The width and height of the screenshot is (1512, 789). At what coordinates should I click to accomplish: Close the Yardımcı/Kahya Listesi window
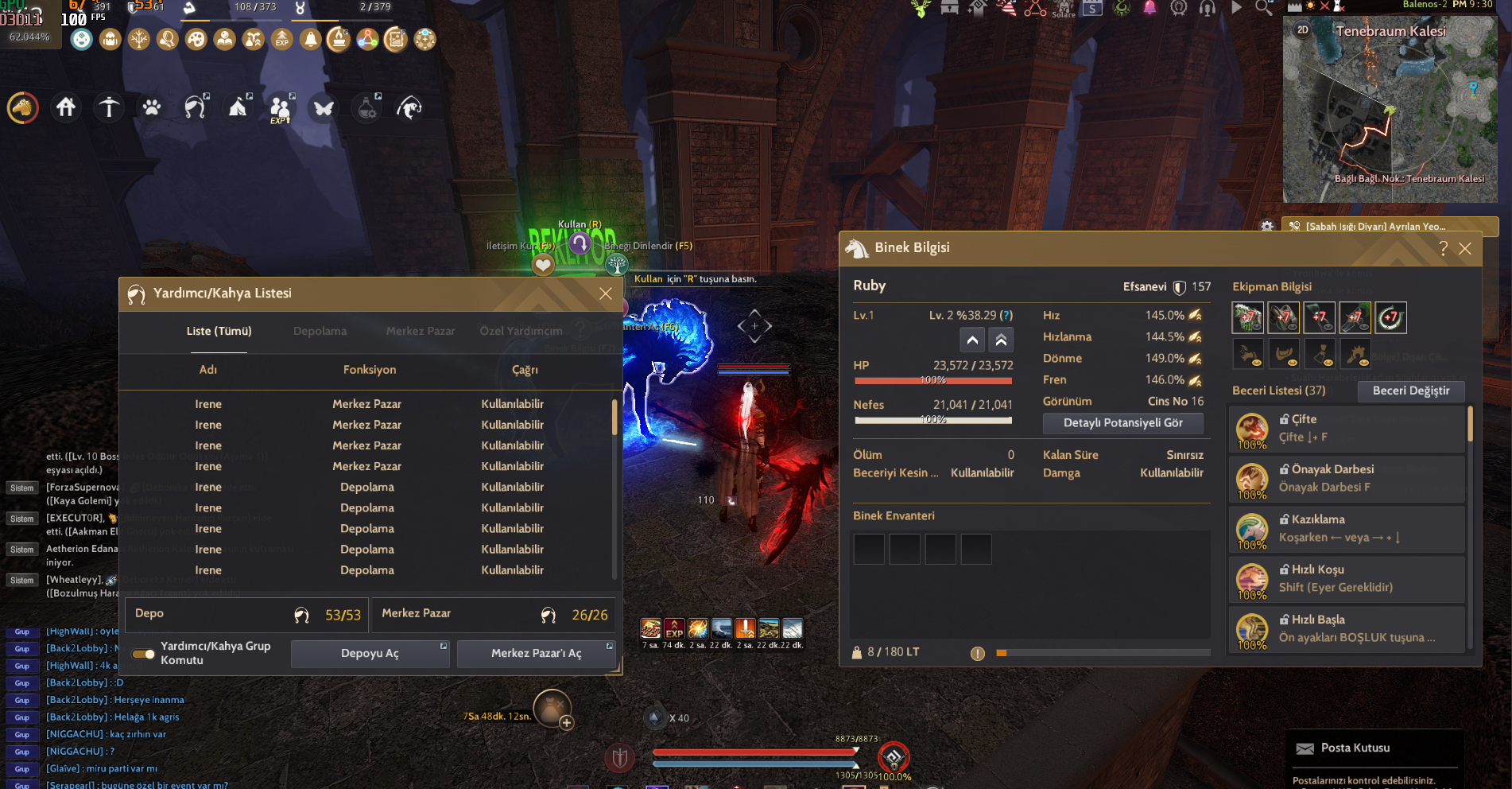point(605,293)
